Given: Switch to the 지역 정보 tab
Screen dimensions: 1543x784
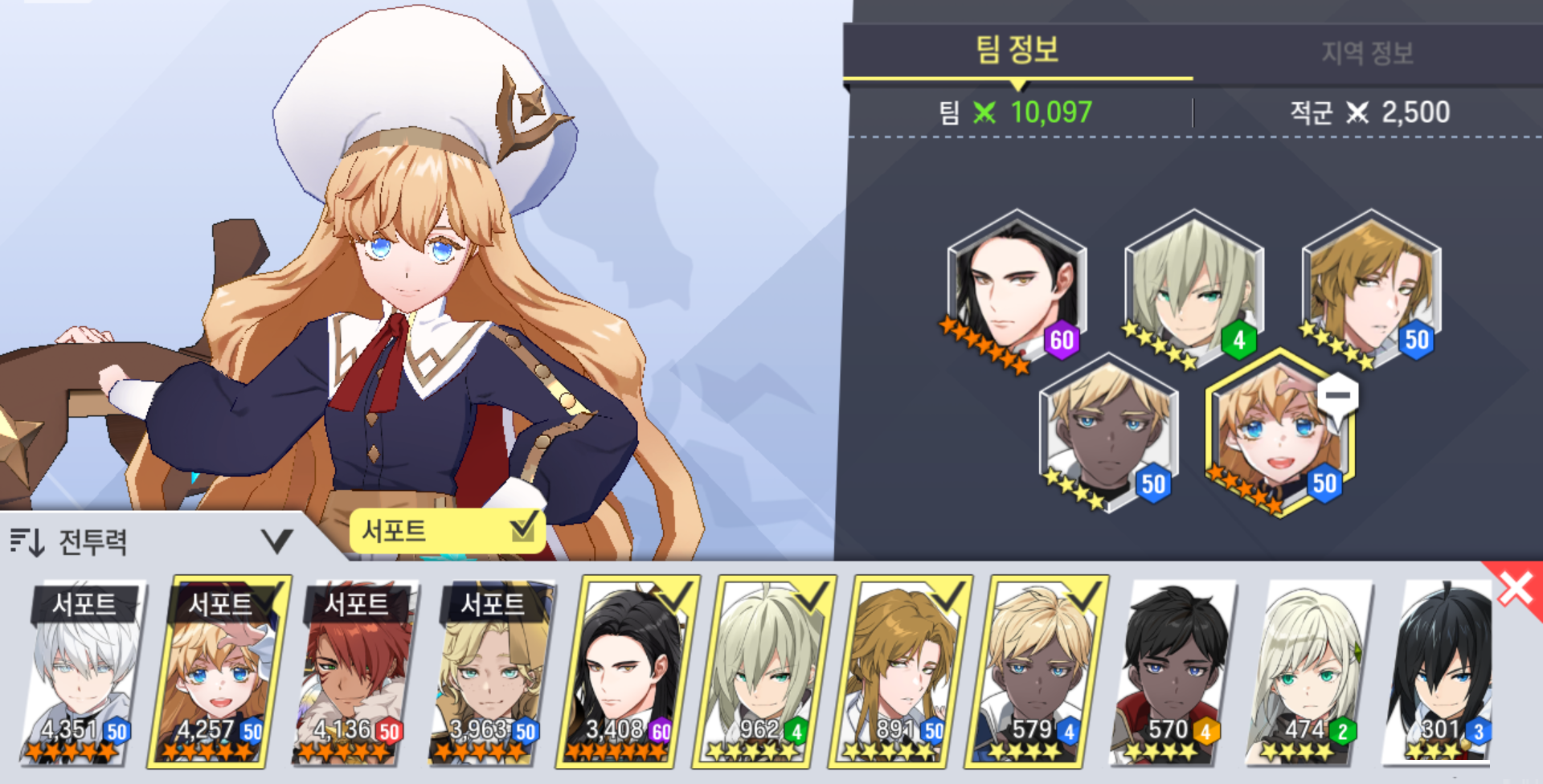Looking at the screenshot, I should [x=1366, y=53].
